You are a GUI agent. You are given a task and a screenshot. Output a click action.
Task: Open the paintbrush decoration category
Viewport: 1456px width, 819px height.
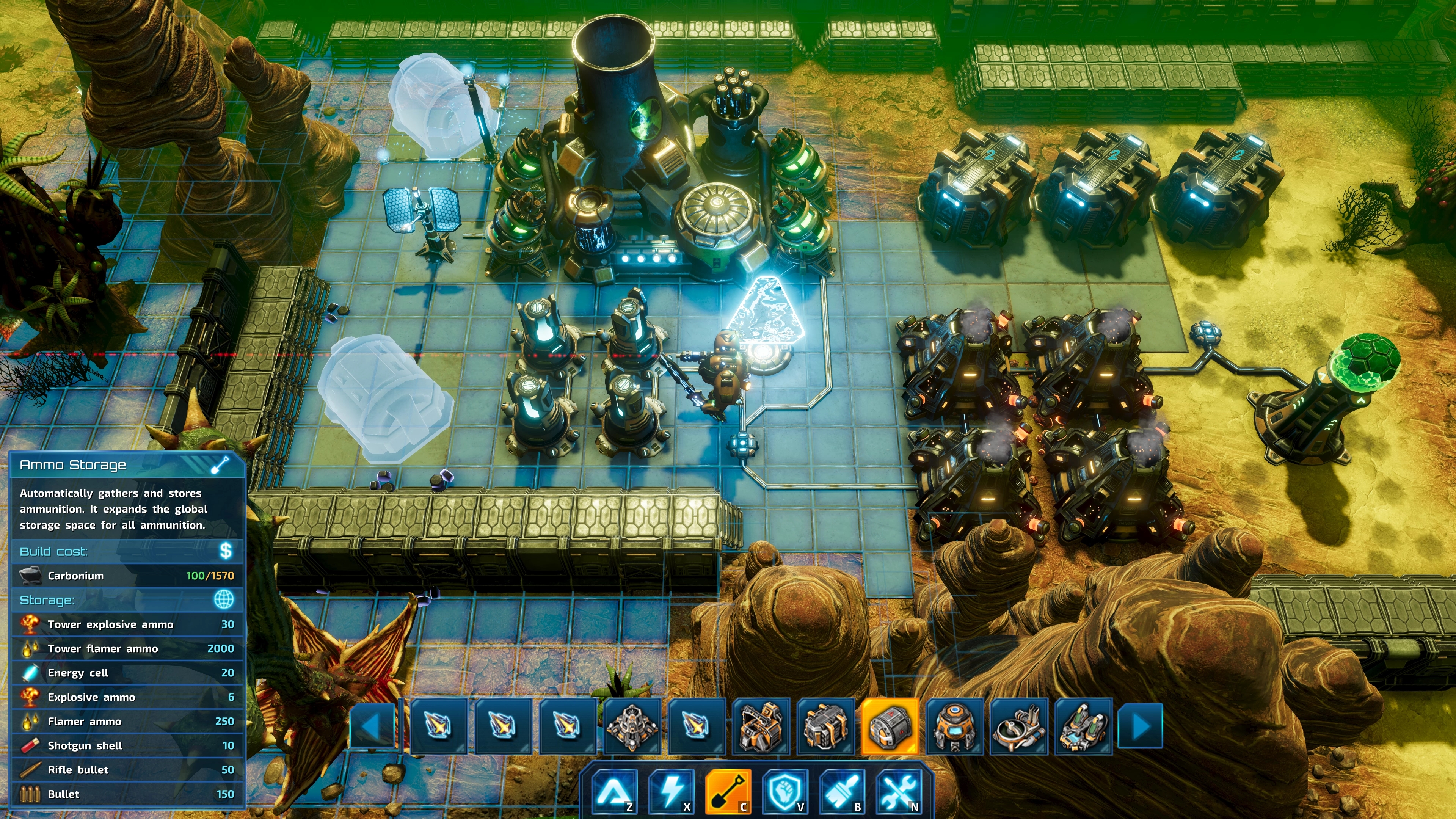click(x=842, y=790)
